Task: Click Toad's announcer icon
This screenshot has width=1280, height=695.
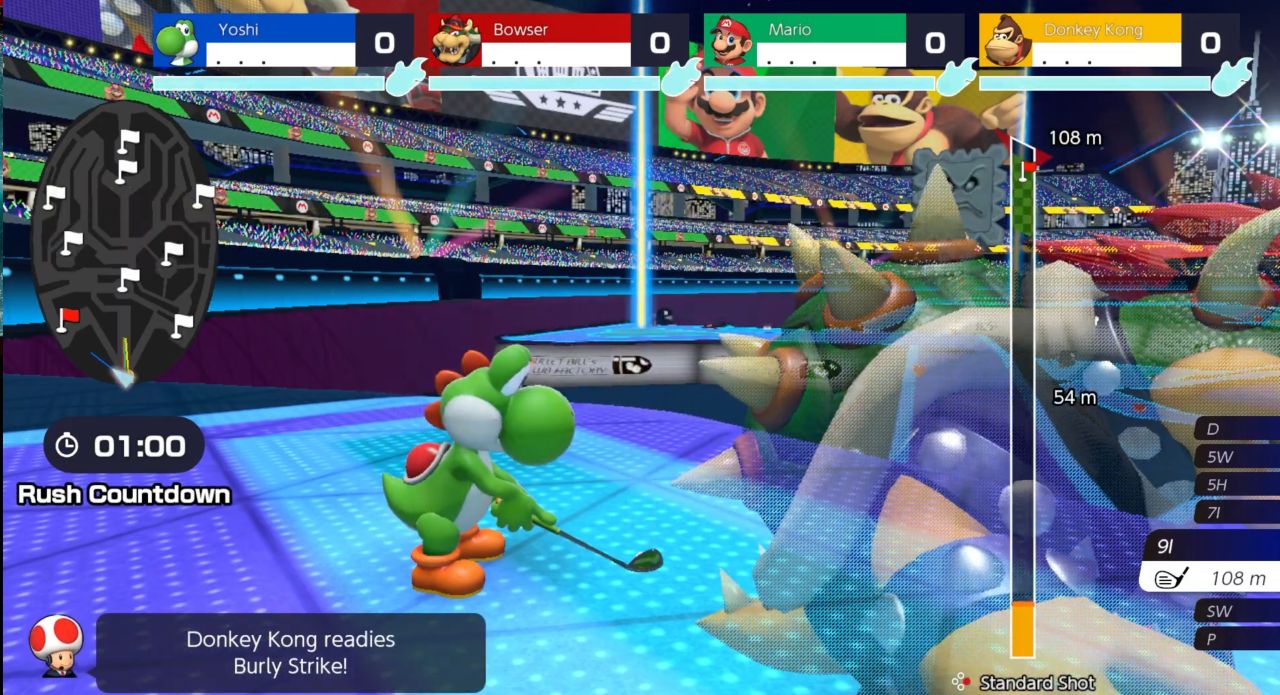Action: pyautogui.click(x=55, y=645)
